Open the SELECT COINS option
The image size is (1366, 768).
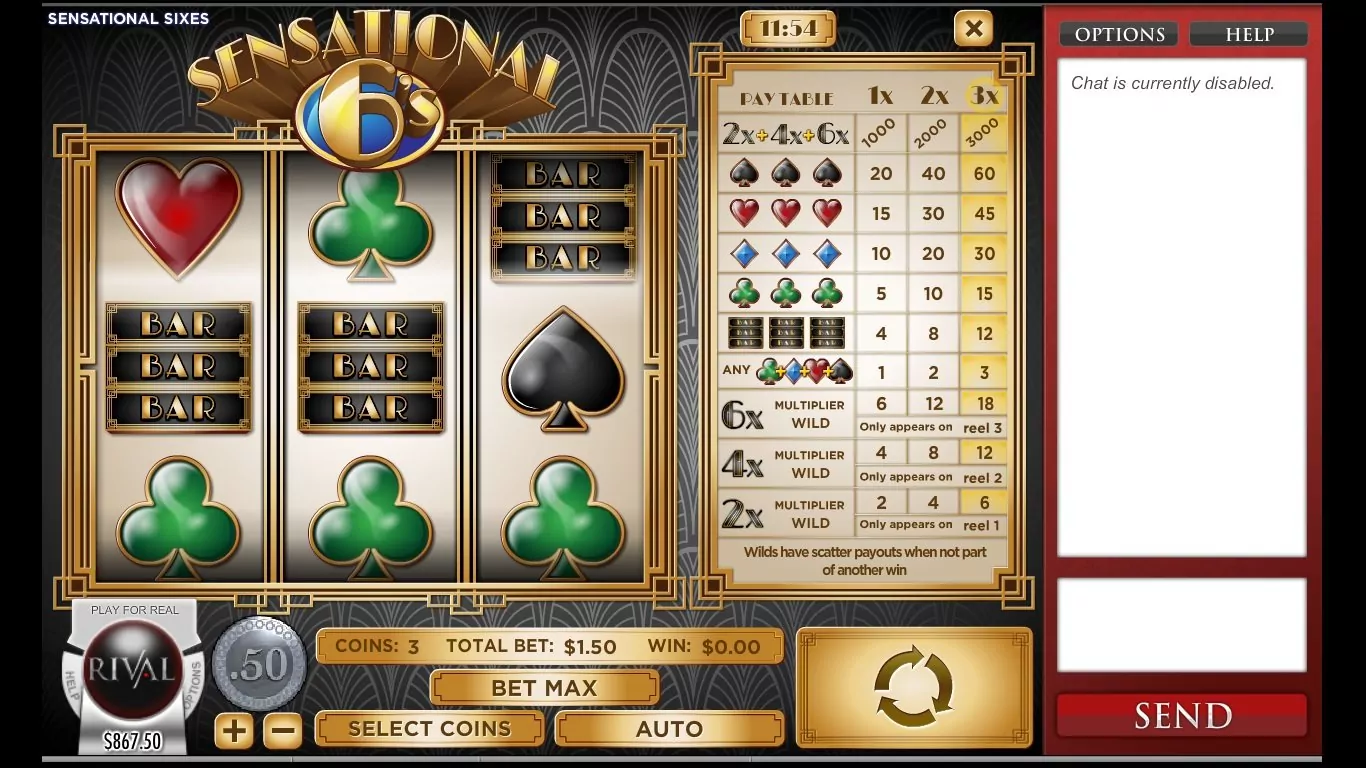(x=429, y=729)
